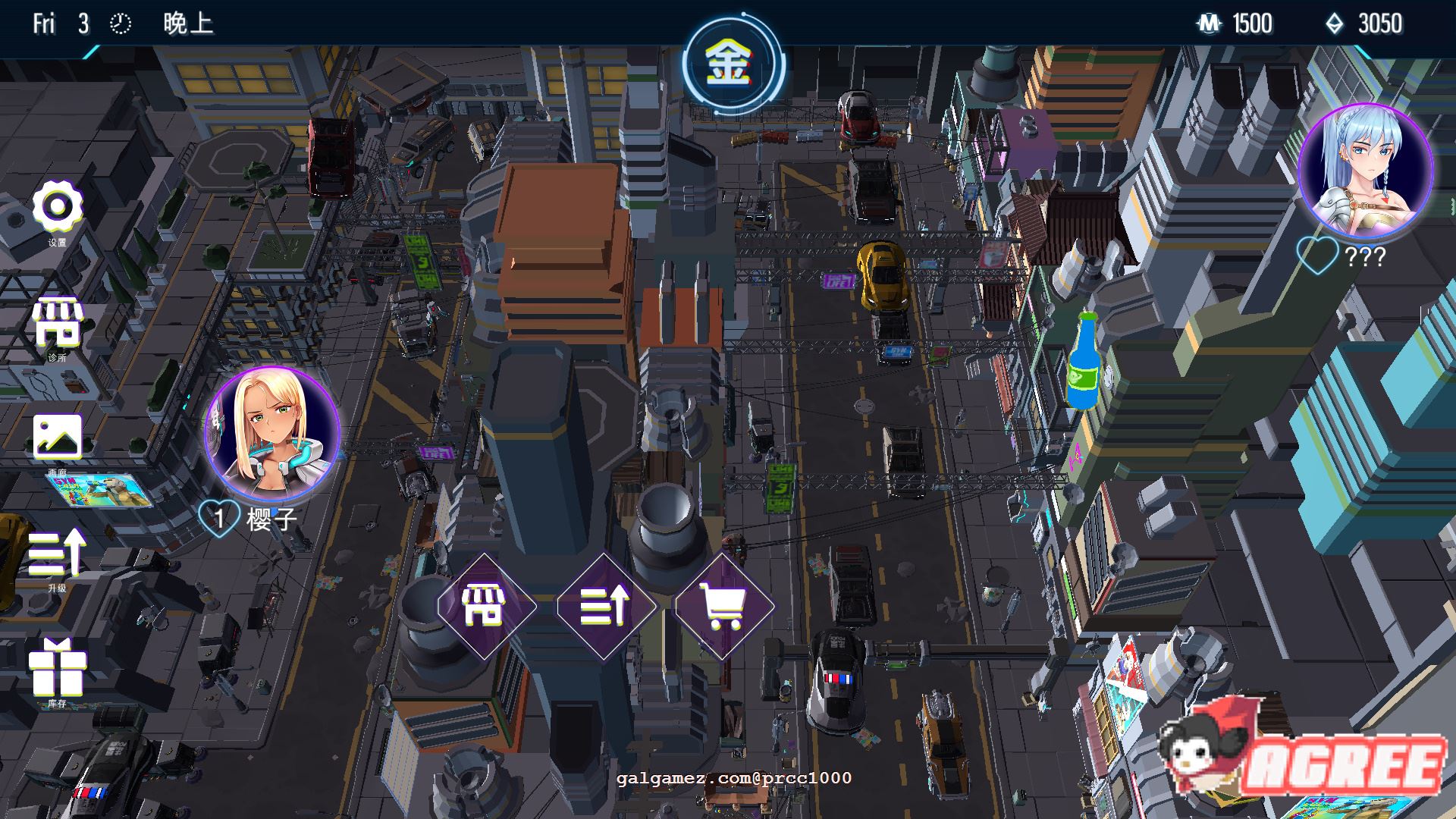Select 樱子's blonde character portrait

272,433
